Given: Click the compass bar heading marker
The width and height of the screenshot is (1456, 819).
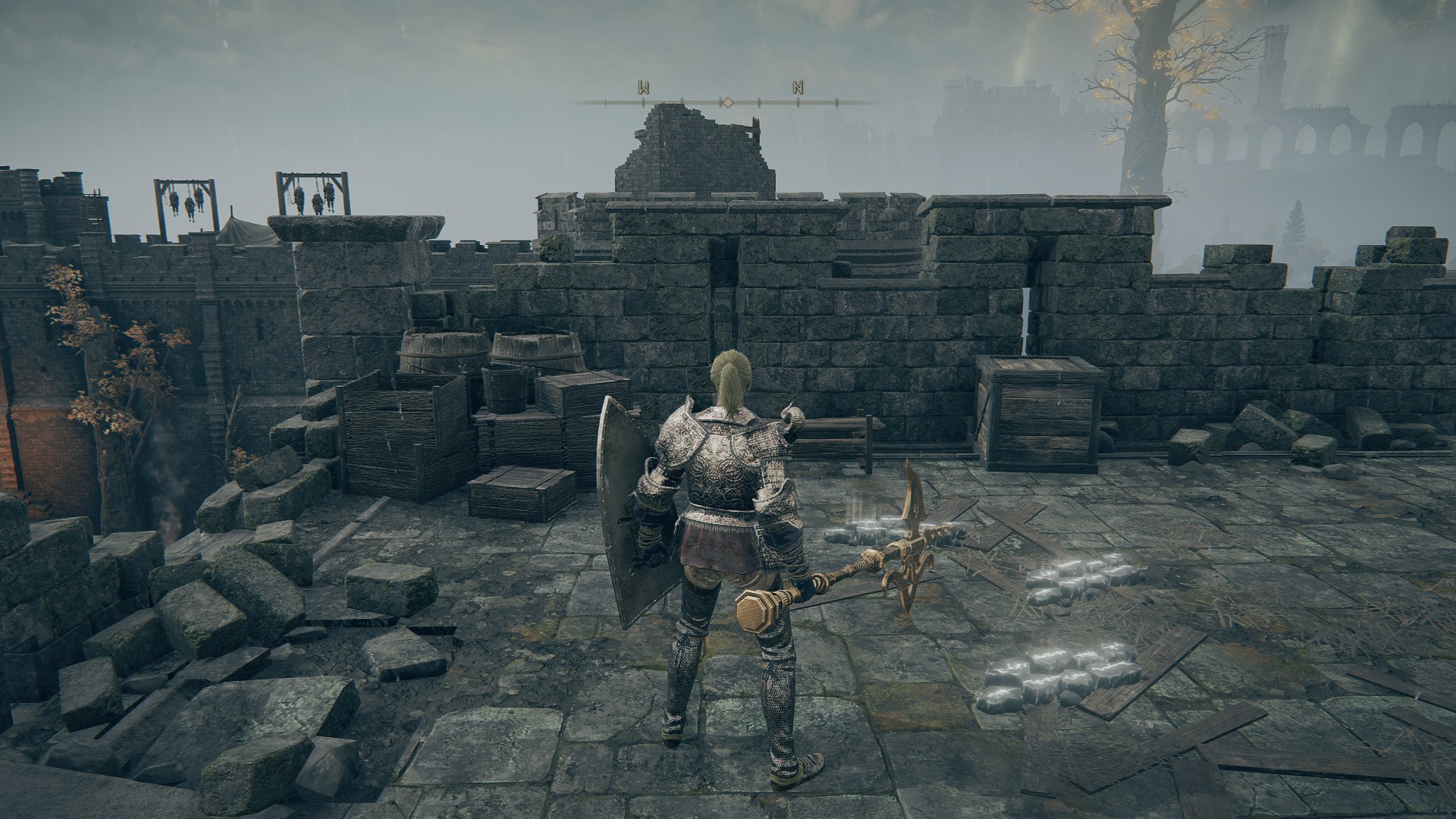Looking at the screenshot, I should [726, 102].
